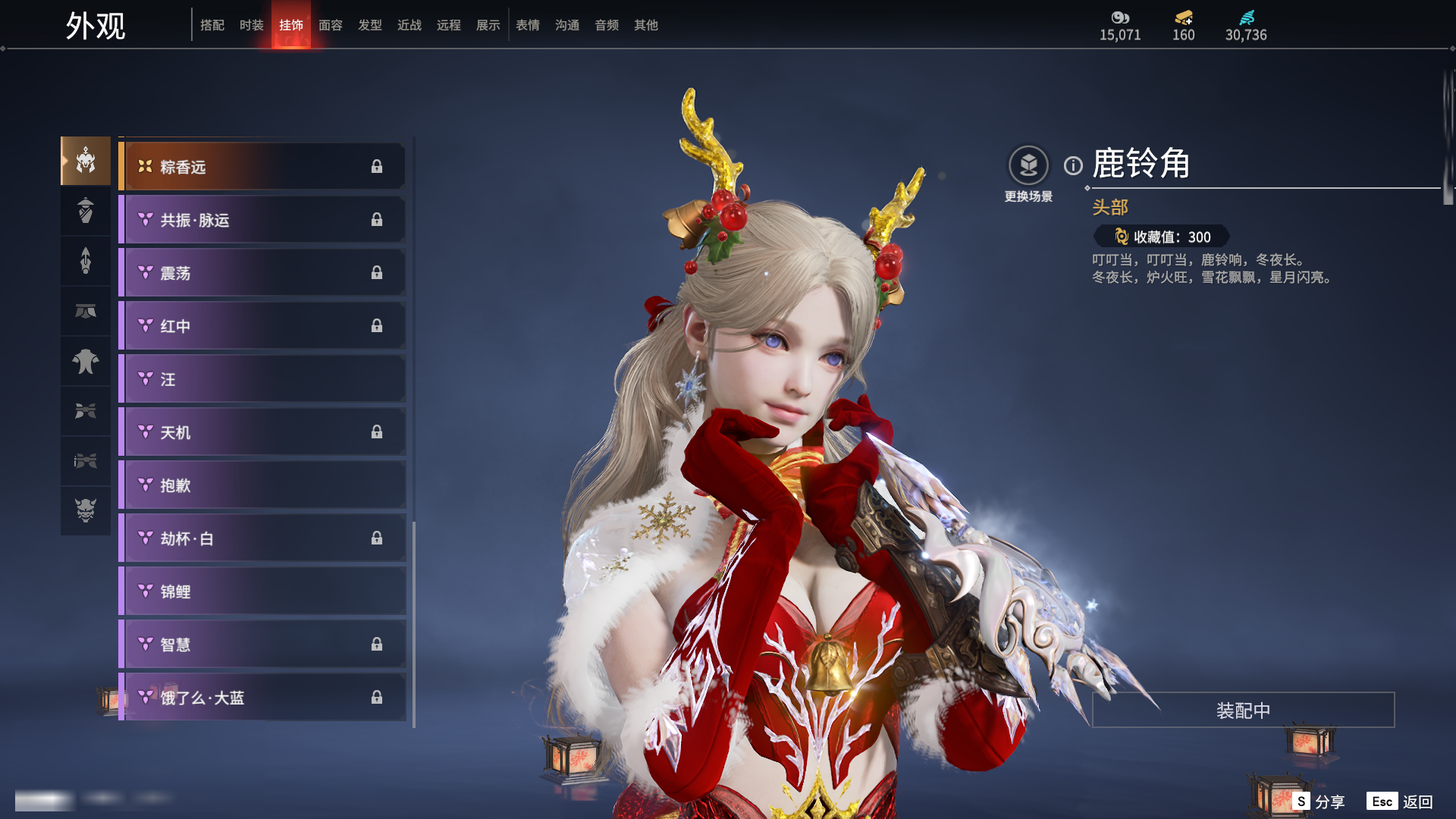This screenshot has height=819, width=1456.
Task: Choose the cloak-shaped category icon
Action: tap(86, 361)
